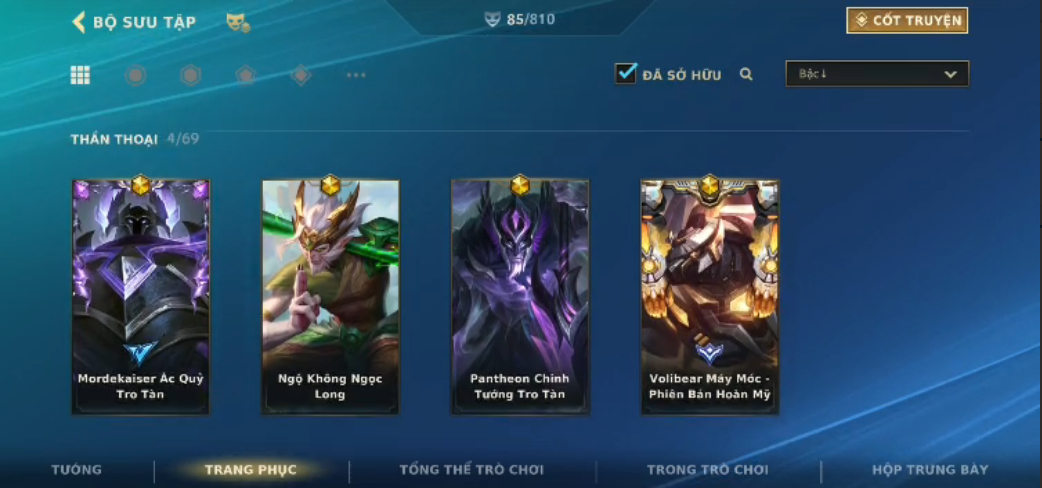Click the magnifier search icon
The image size is (1042, 488).
coord(746,74)
